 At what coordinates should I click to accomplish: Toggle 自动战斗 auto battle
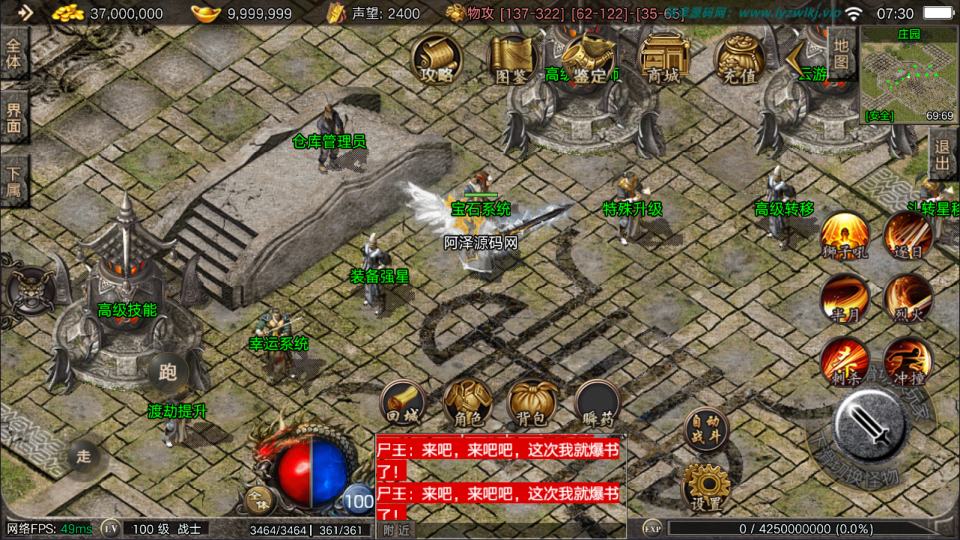point(706,427)
